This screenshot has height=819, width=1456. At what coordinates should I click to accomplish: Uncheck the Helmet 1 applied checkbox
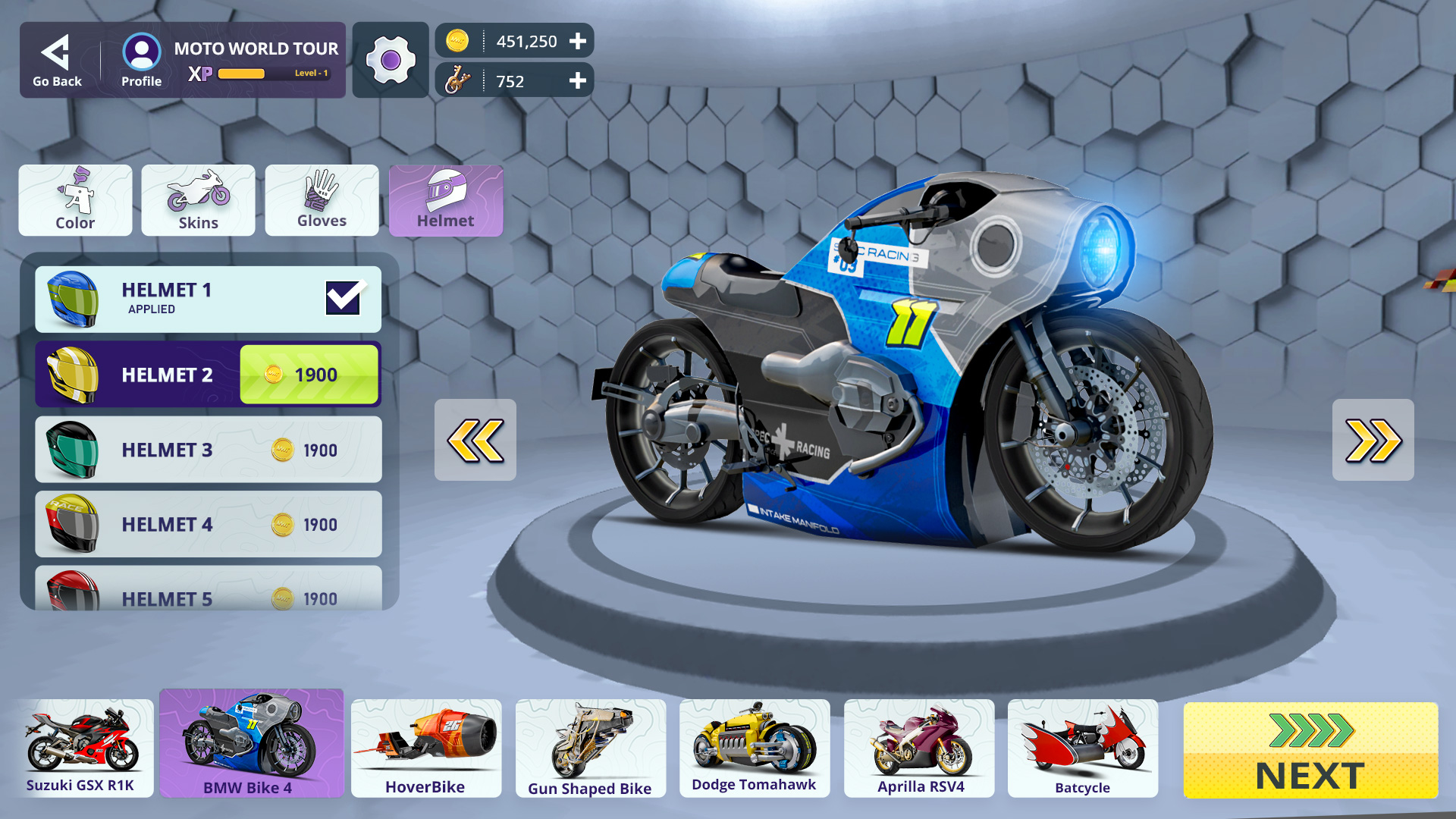pyautogui.click(x=344, y=298)
